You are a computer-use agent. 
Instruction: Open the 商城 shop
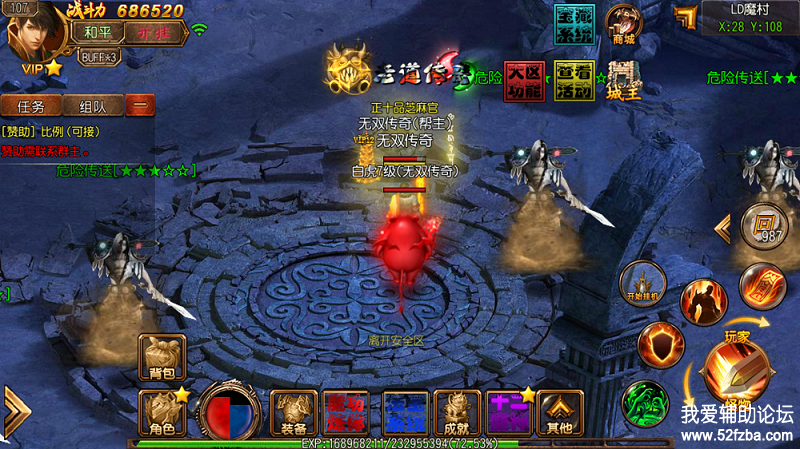coord(627,24)
